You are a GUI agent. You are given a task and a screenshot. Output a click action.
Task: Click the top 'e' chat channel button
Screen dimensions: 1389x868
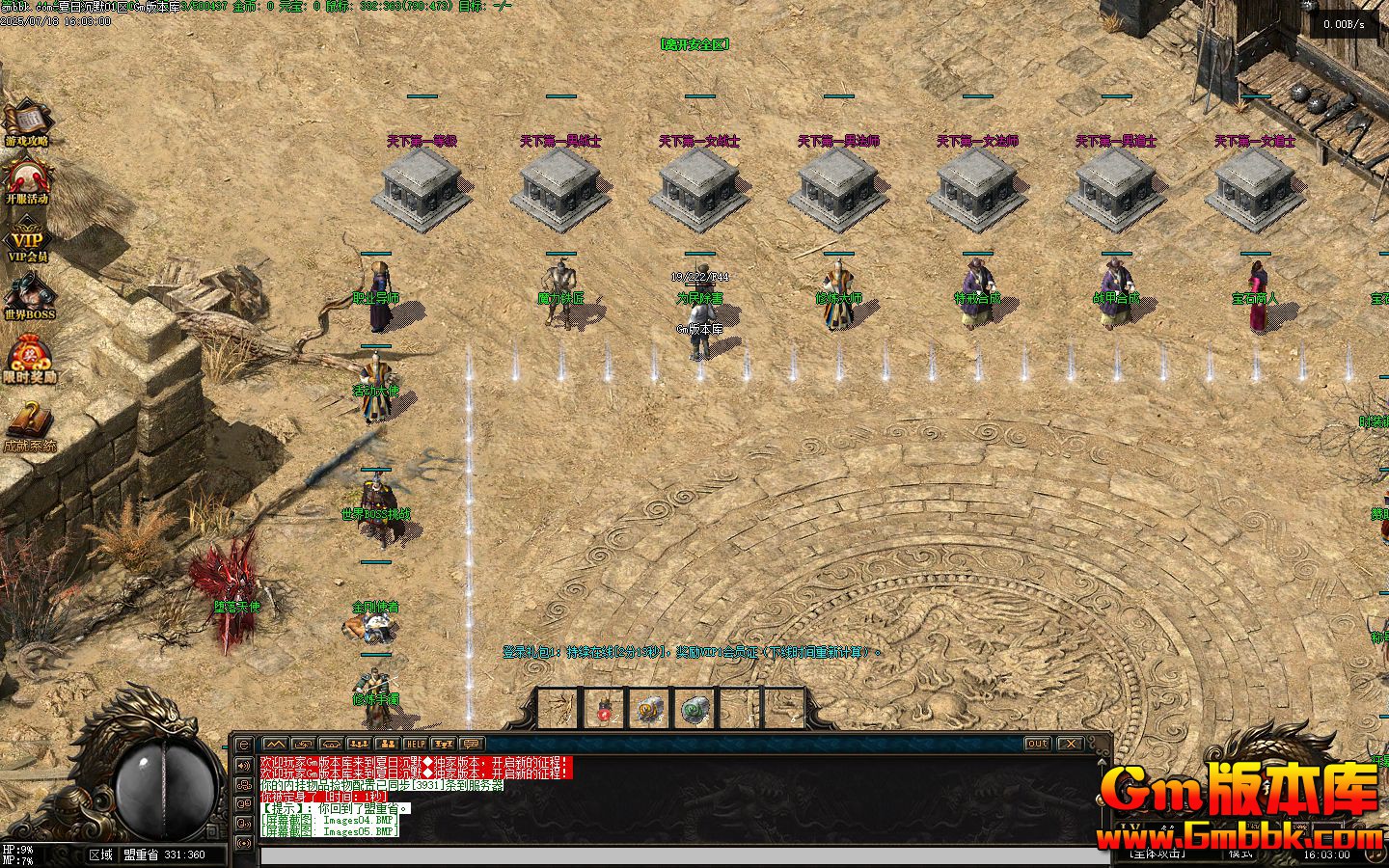[x=244, y=746]
